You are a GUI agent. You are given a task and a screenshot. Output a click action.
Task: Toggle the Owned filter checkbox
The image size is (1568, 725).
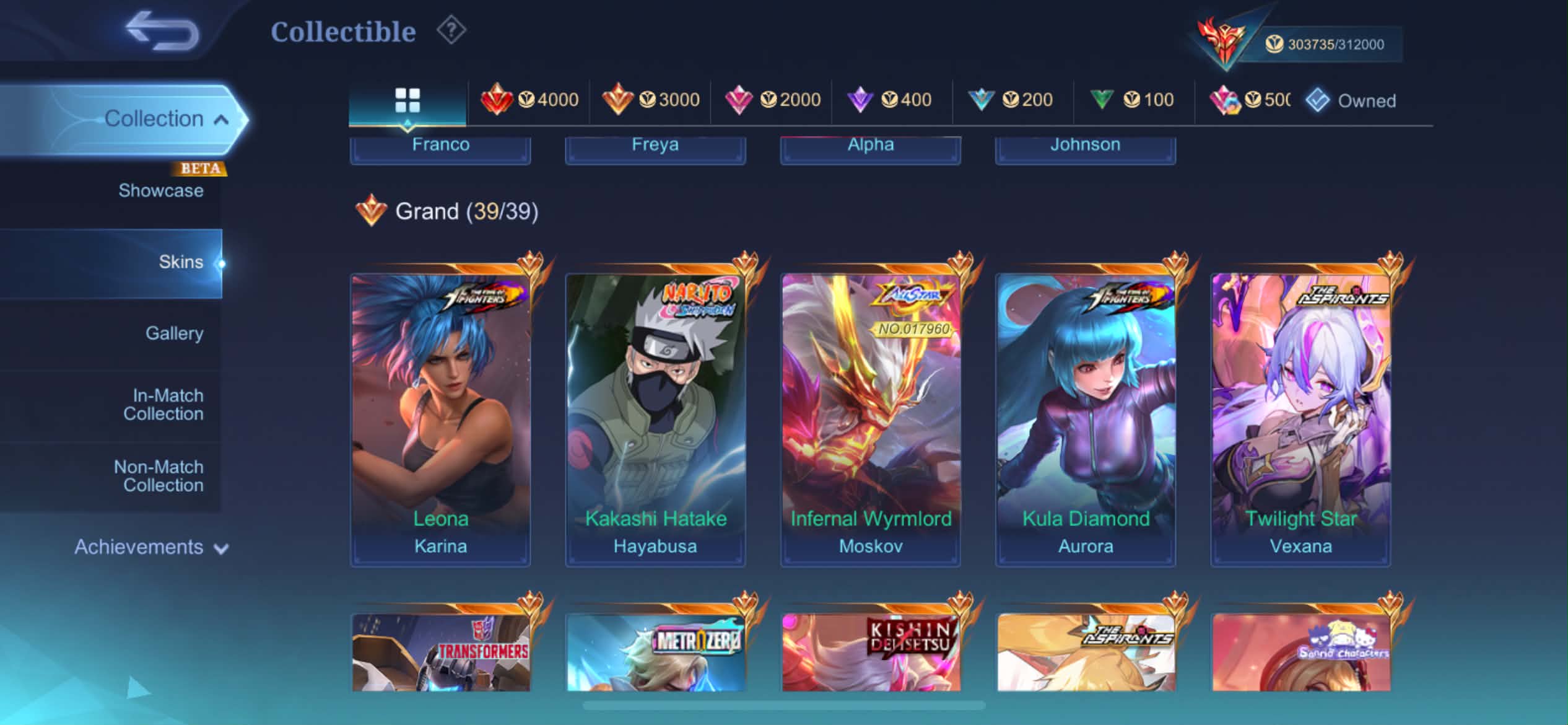1318,100
